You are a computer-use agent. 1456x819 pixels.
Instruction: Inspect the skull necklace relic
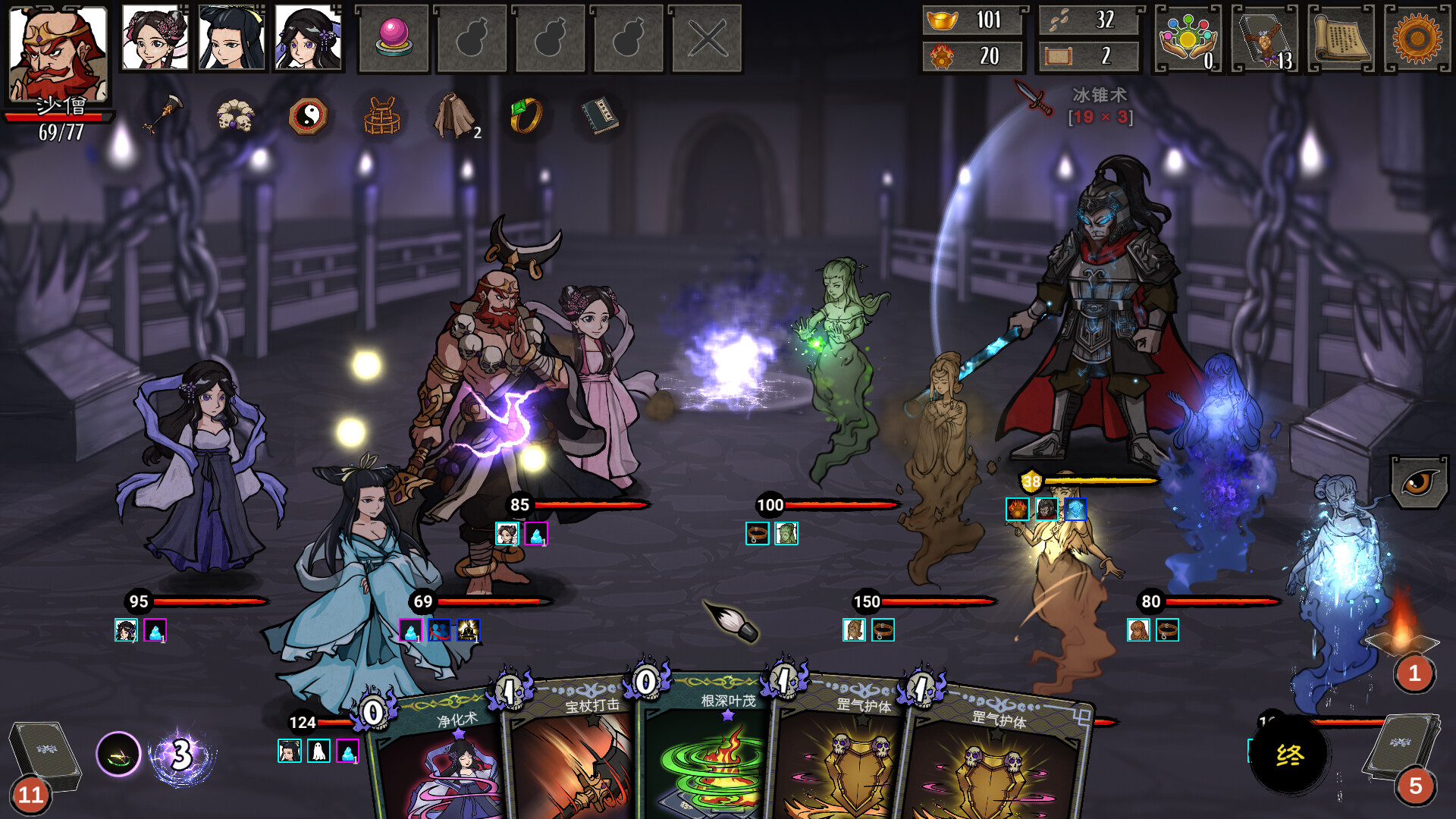point(235,116)
